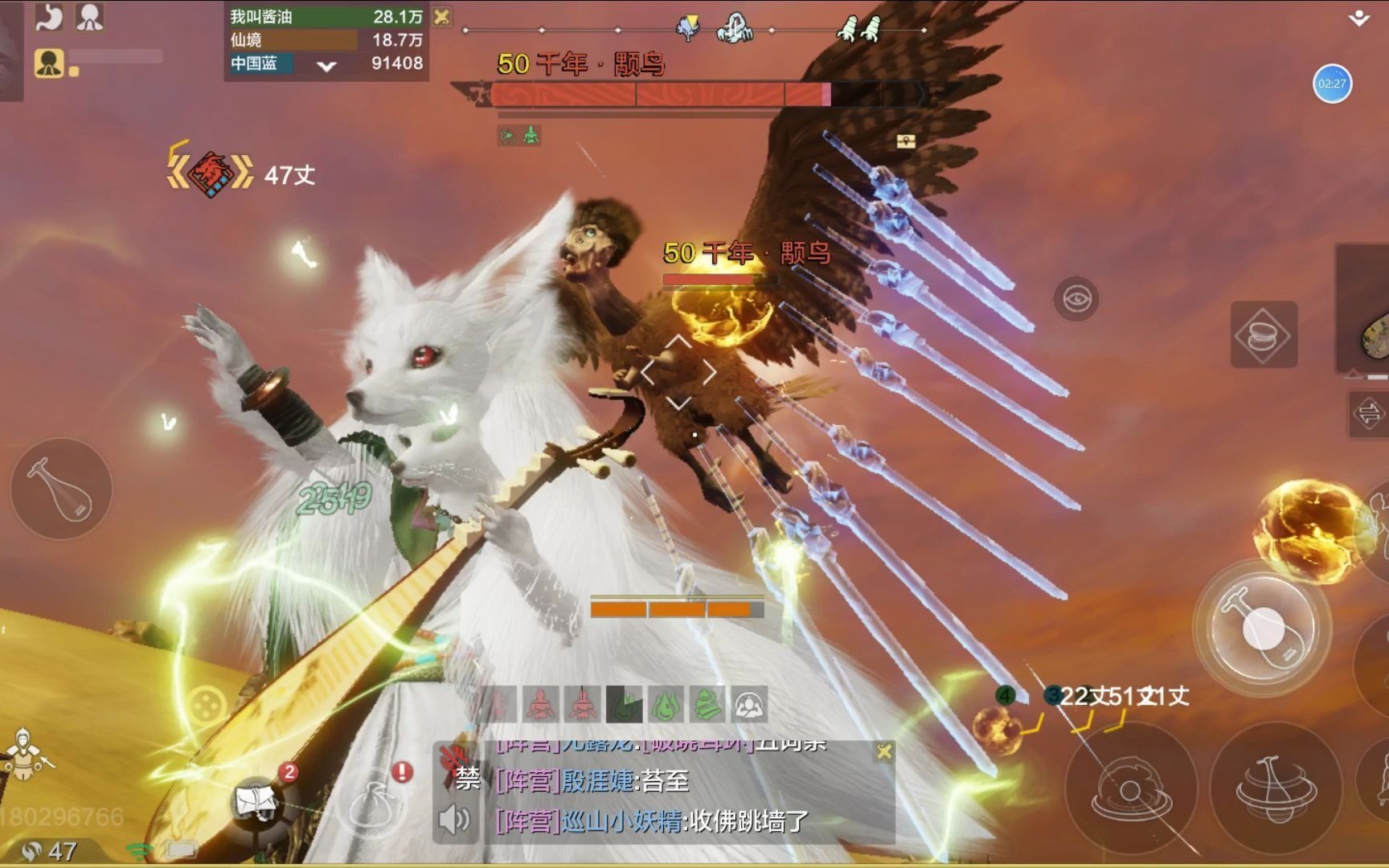The height and width of the screenshot is (868, 1389).
Task: Toggle the chat voice speaker button
Action: [454, 819]
